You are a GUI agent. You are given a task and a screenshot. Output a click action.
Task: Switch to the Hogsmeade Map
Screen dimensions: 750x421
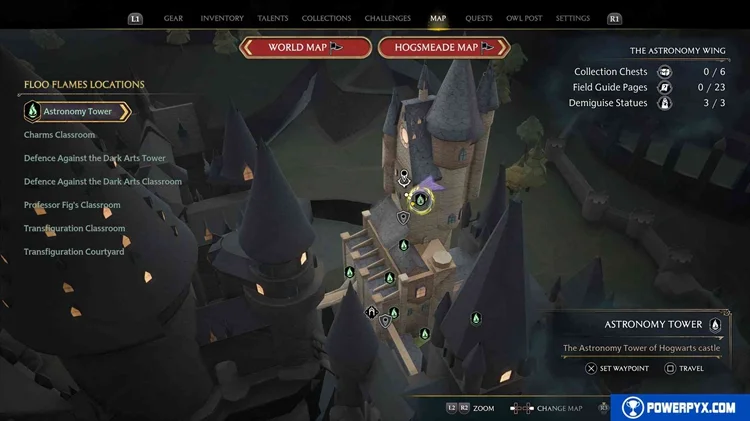click(444, 47)
